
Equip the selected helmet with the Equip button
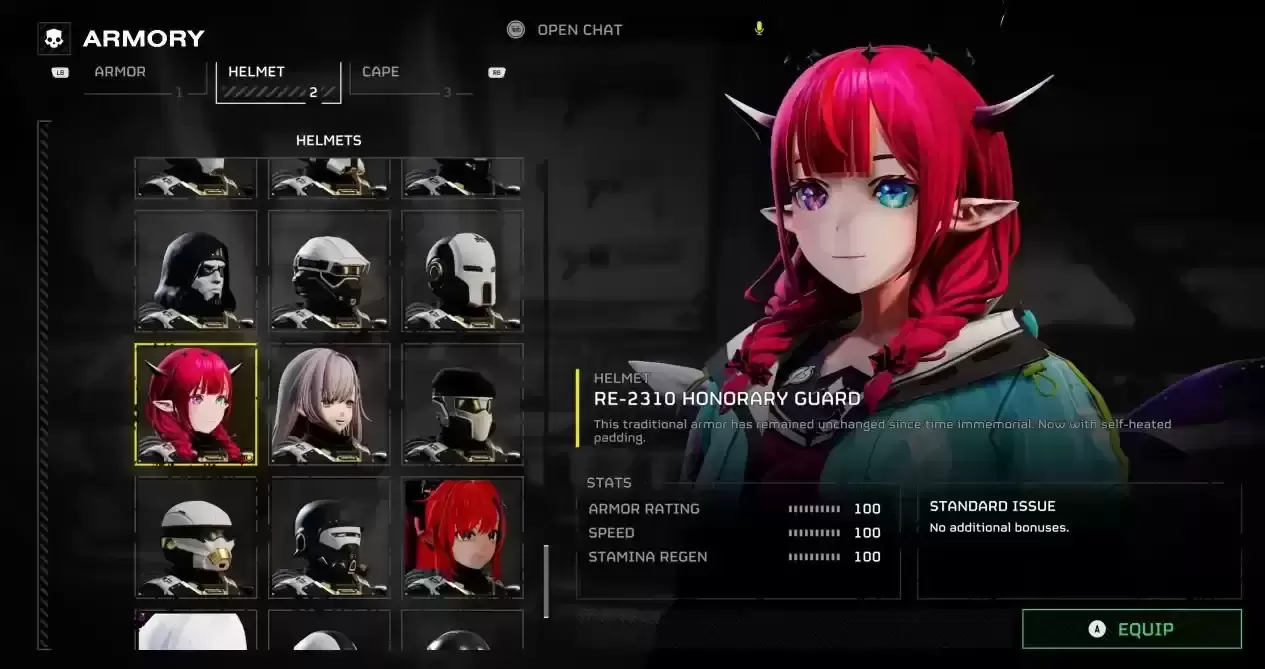1131,629
